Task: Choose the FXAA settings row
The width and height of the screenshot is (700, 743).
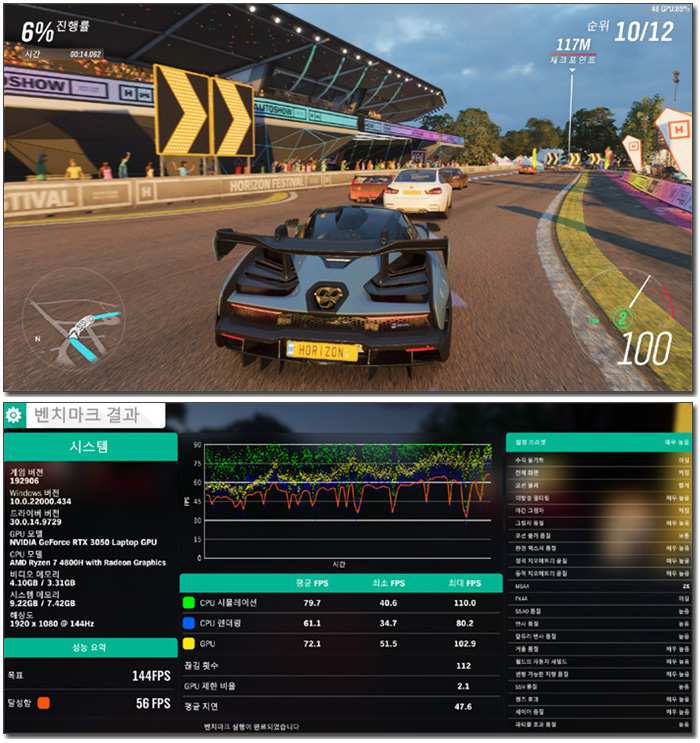Action: point(599,600)
